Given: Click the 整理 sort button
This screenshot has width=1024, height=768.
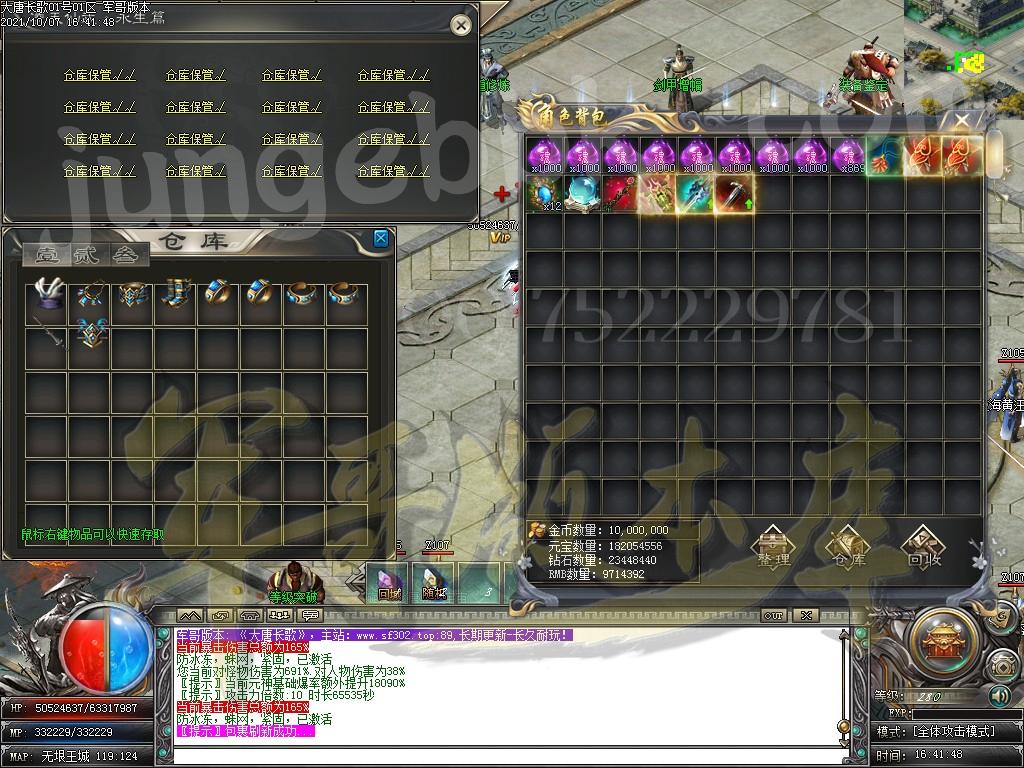Looking at the screenshot, I should [773, 547].
